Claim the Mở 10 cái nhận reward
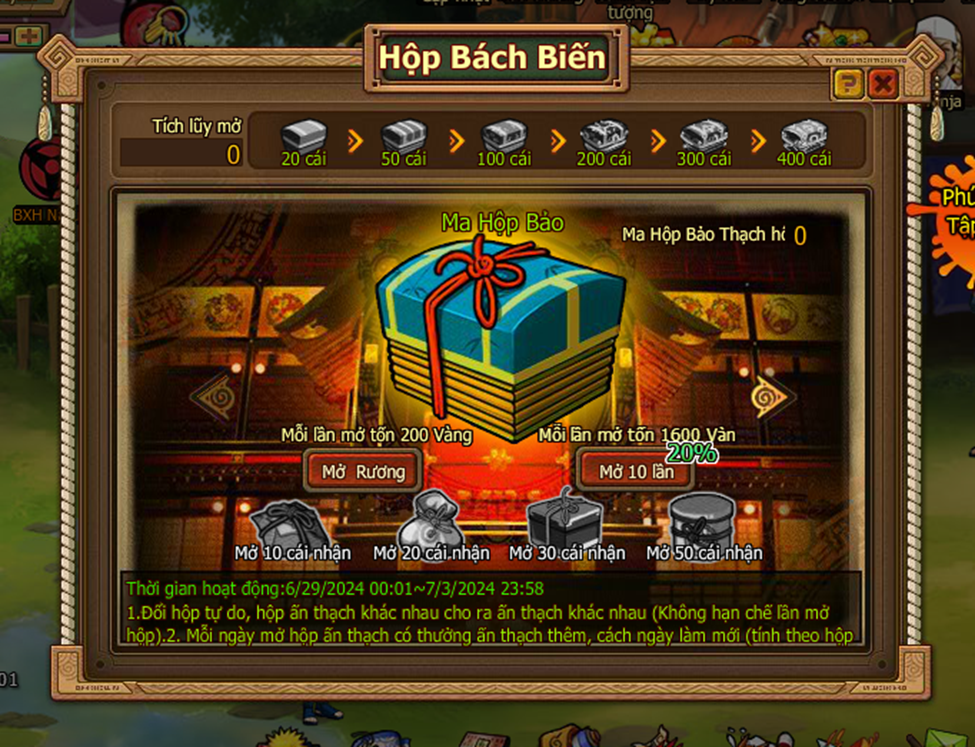The image size is (975, 747). click(291, 523)
